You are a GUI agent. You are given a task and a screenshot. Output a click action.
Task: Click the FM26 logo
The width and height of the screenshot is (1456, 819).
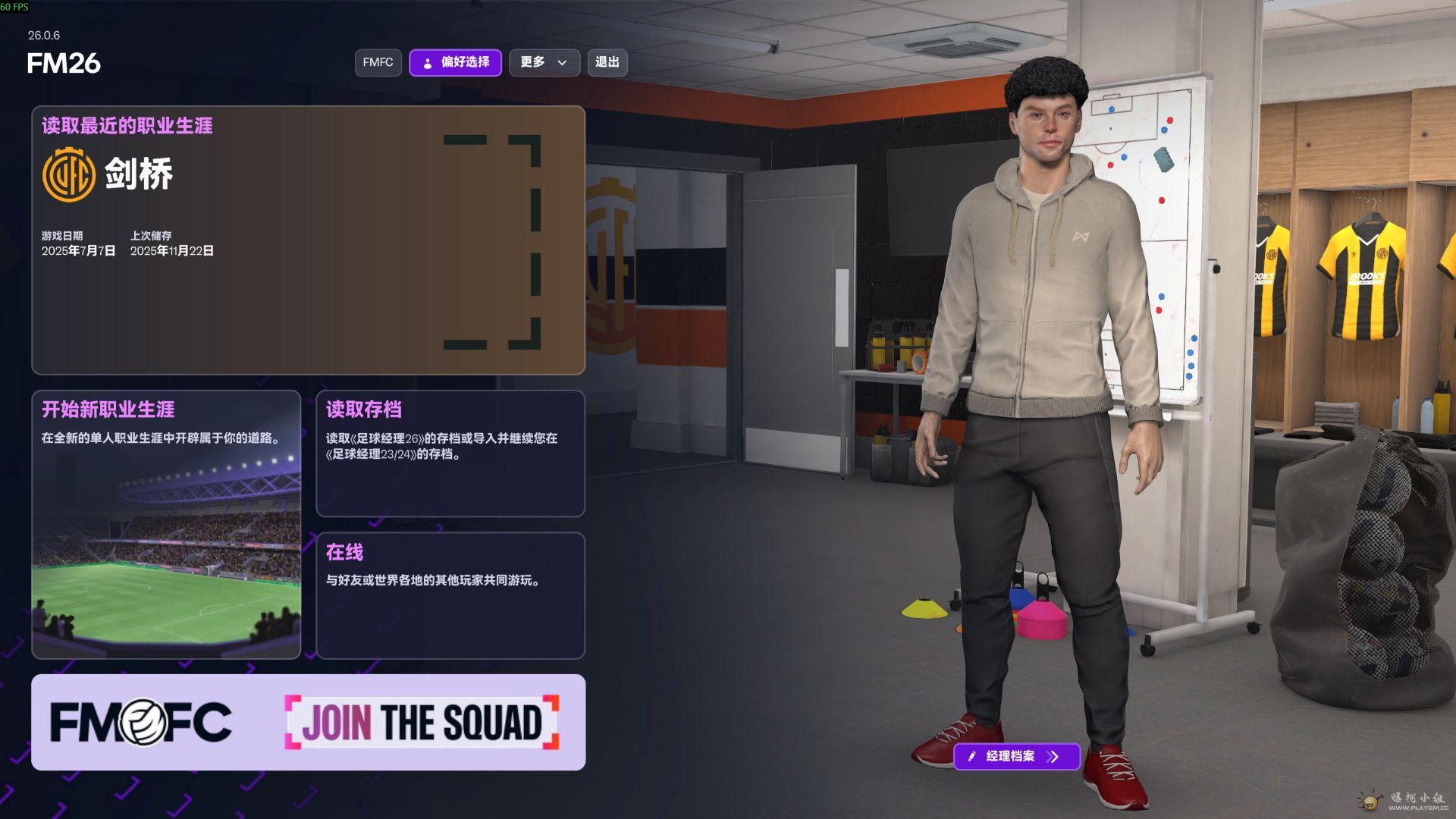pos(63,64)
